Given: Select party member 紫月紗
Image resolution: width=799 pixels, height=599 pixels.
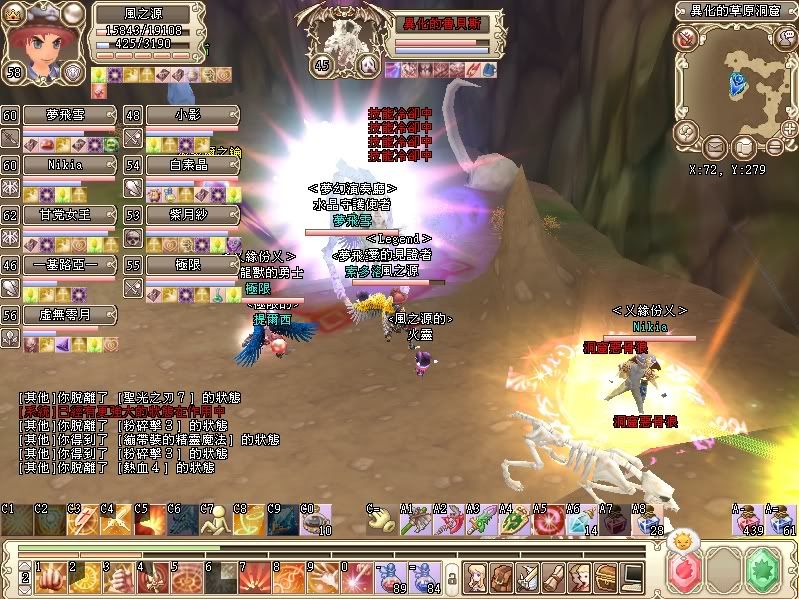Looking at the screenshot, I should (x=191, y=215).
